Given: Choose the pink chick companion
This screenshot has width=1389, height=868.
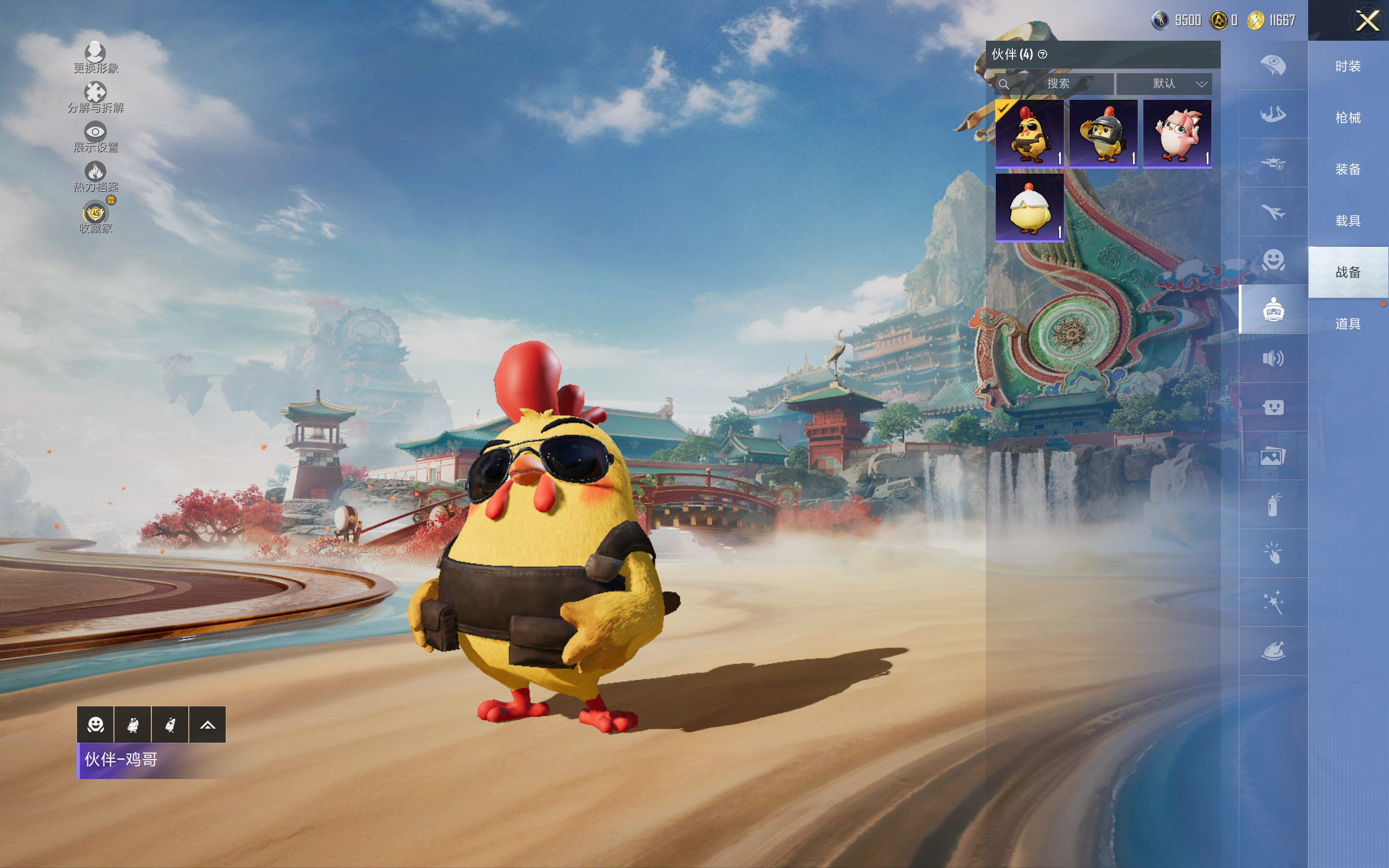Looking at the screenshot, I should tap(1177, 134).
